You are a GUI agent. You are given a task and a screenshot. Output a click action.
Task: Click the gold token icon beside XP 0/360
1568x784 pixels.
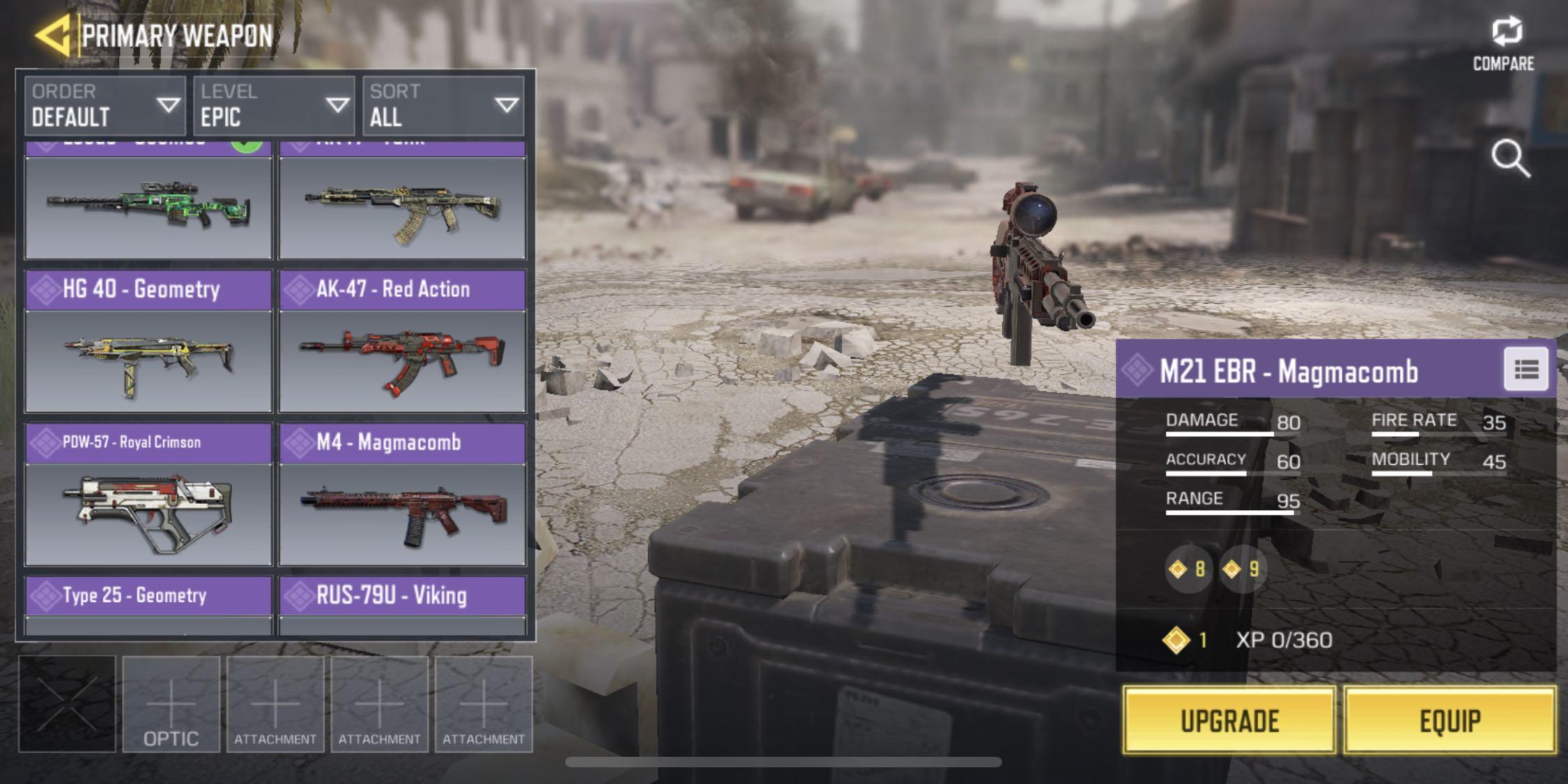click(x=1176, y=639)
